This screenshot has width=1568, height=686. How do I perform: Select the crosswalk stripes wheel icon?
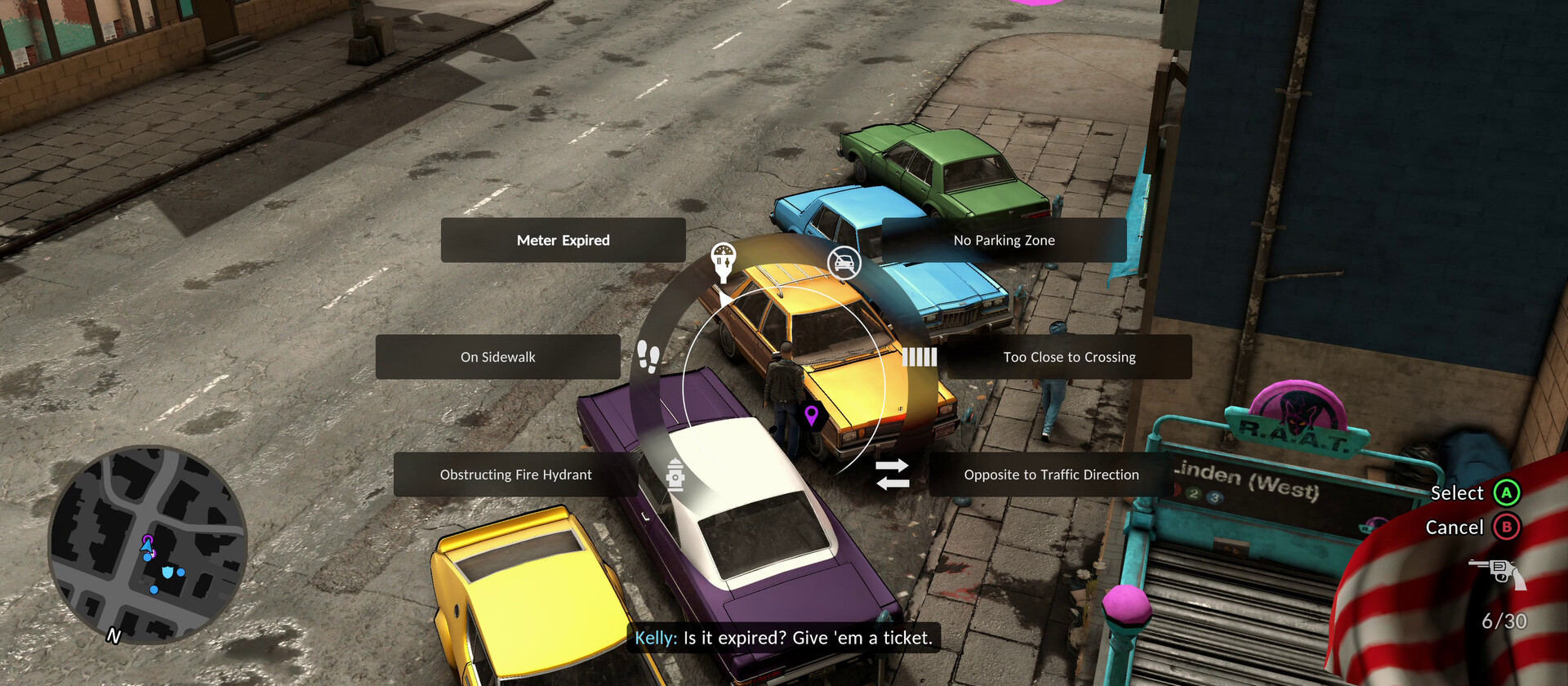tap(919, 357)
